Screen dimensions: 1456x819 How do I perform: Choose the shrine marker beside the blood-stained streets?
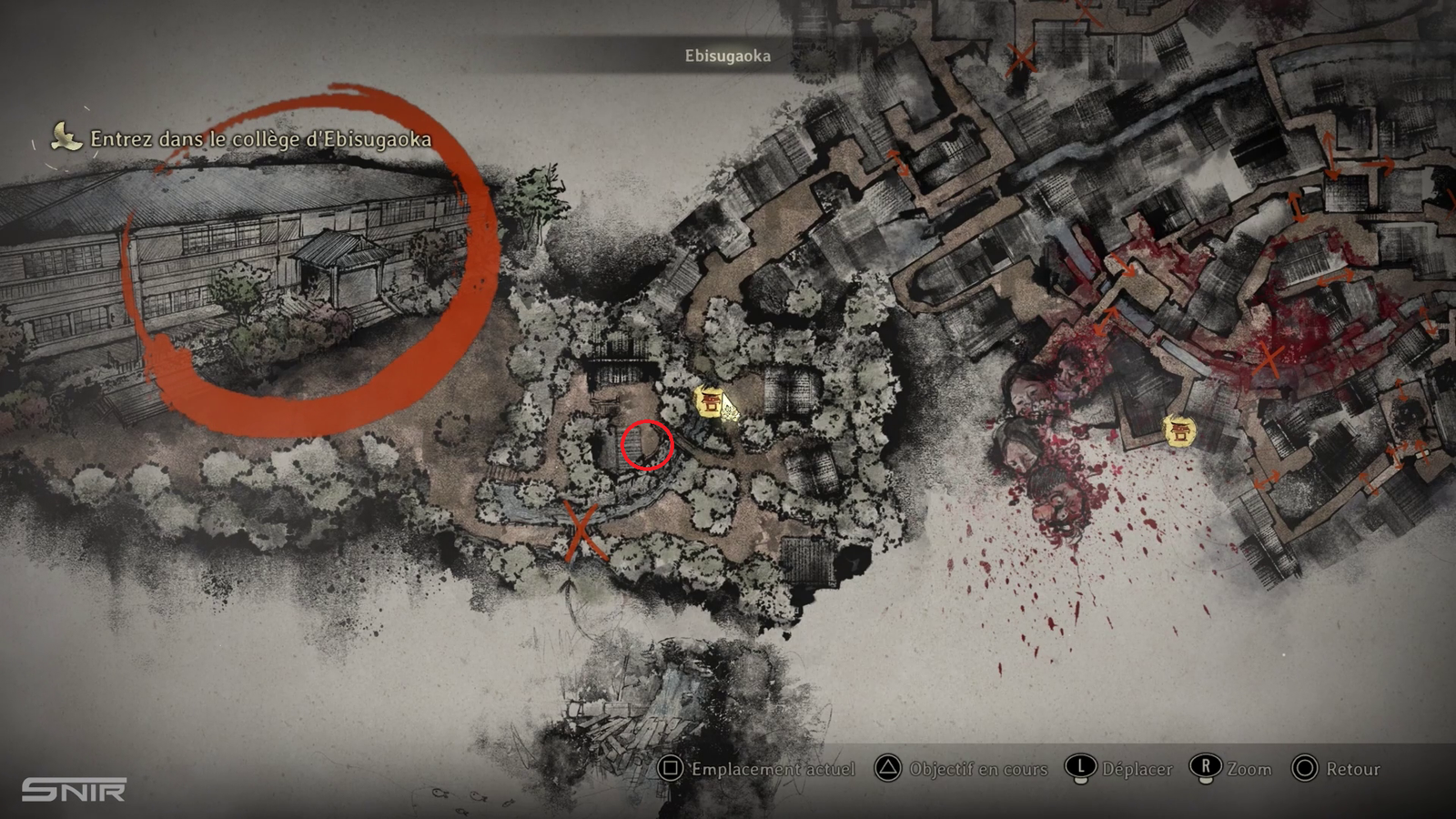(1179, 430)
